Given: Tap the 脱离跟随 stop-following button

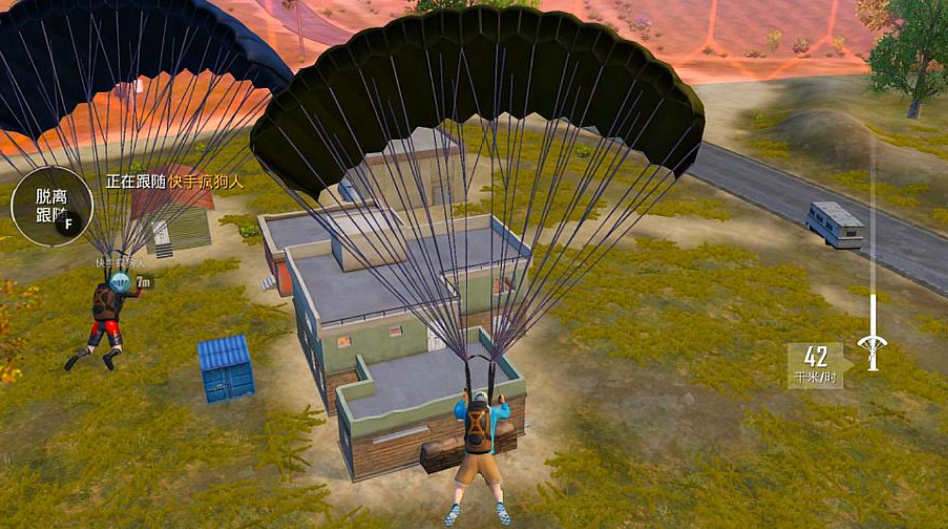Looking at the screenshot, I should [x=51, y=205].
